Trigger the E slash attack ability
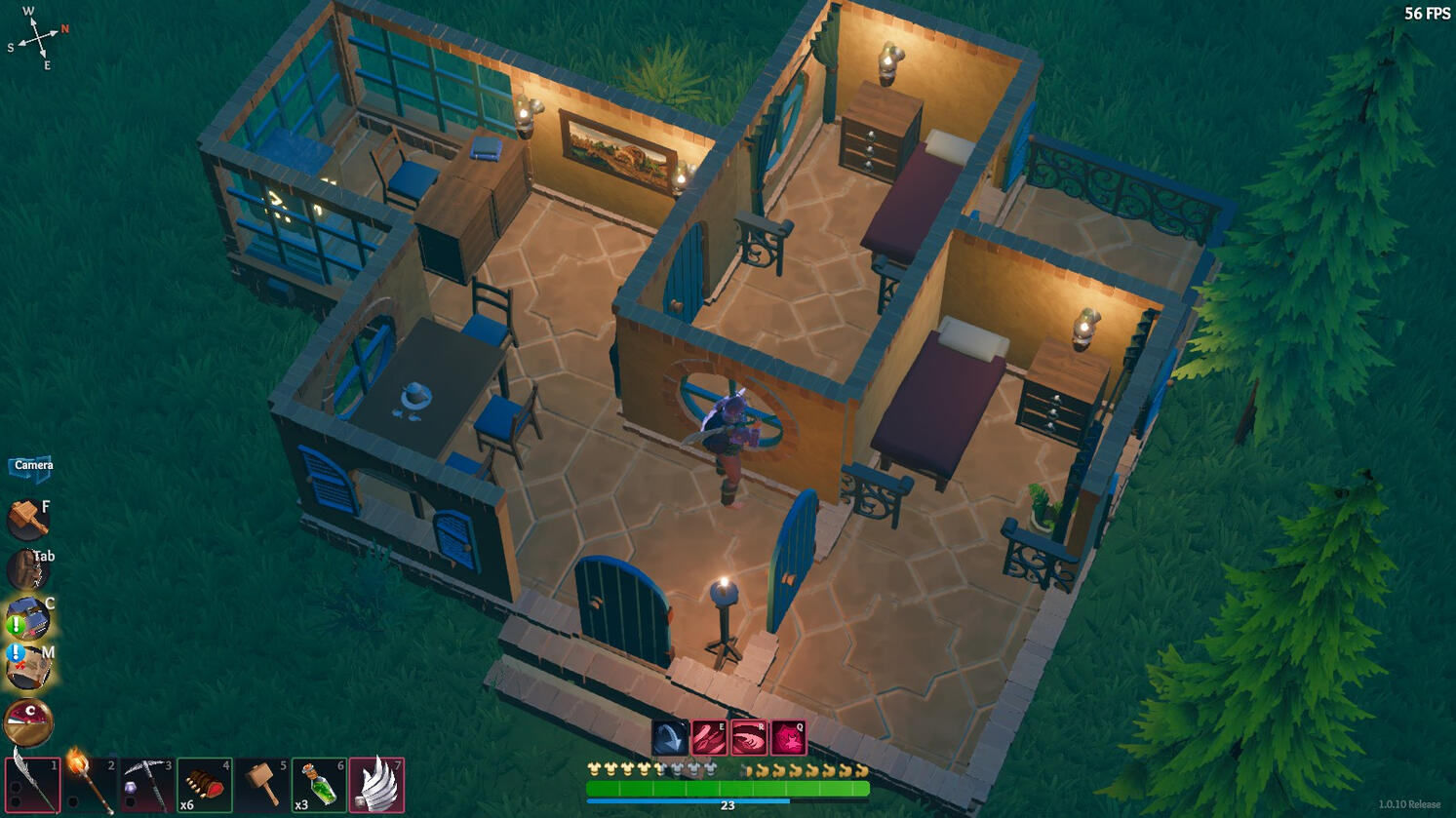 pyautogui.click(x=710, y=739)
